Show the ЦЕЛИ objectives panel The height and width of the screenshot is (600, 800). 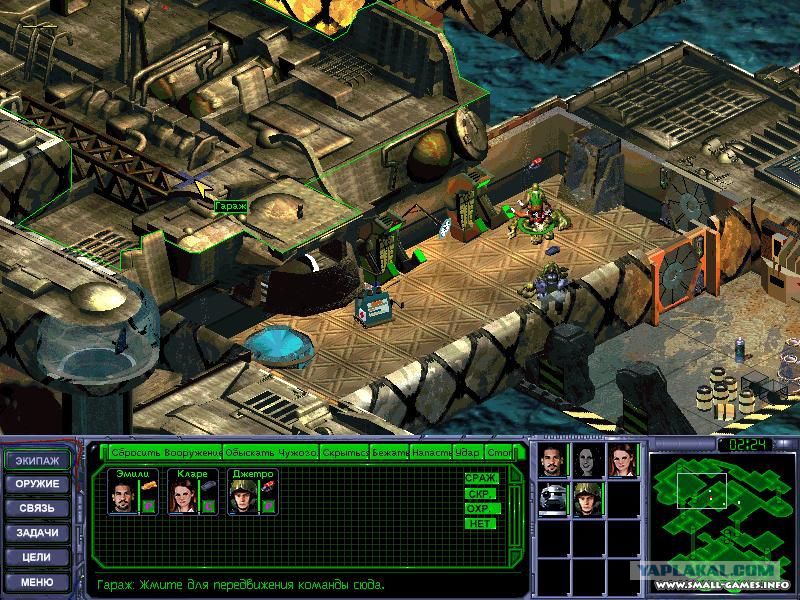39,557
